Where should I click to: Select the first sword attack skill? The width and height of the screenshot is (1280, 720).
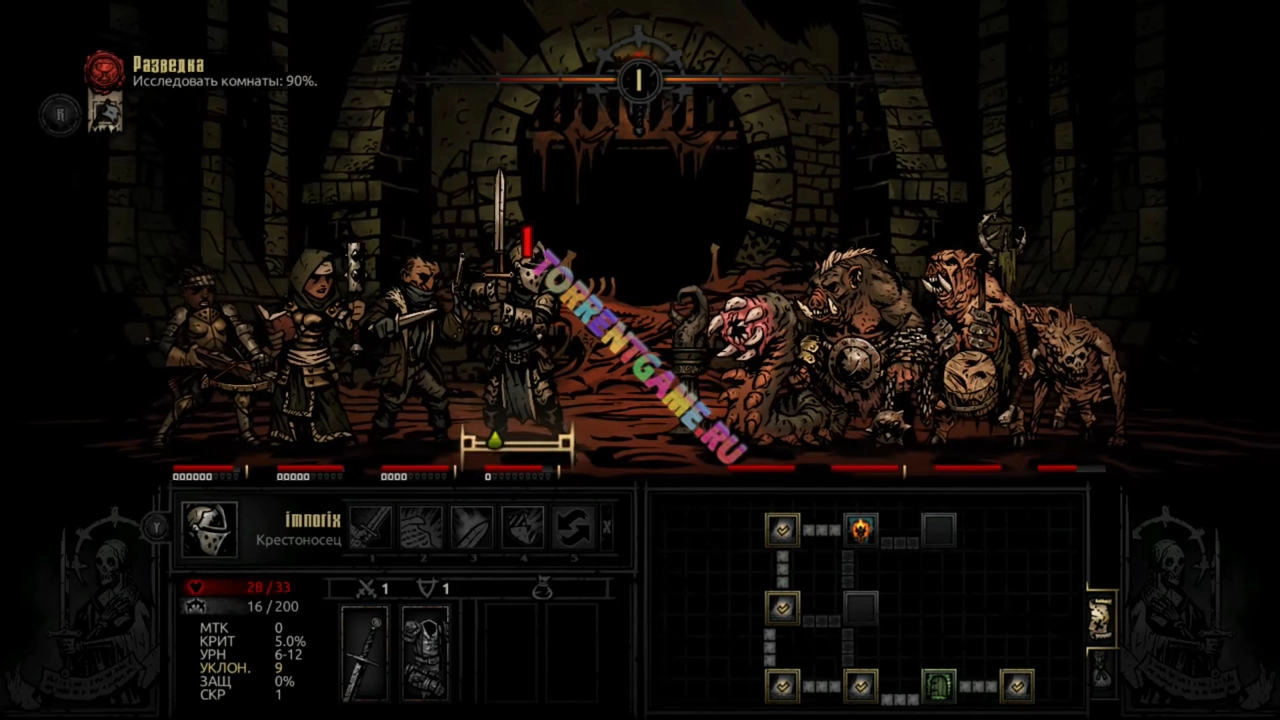[370, 527]
